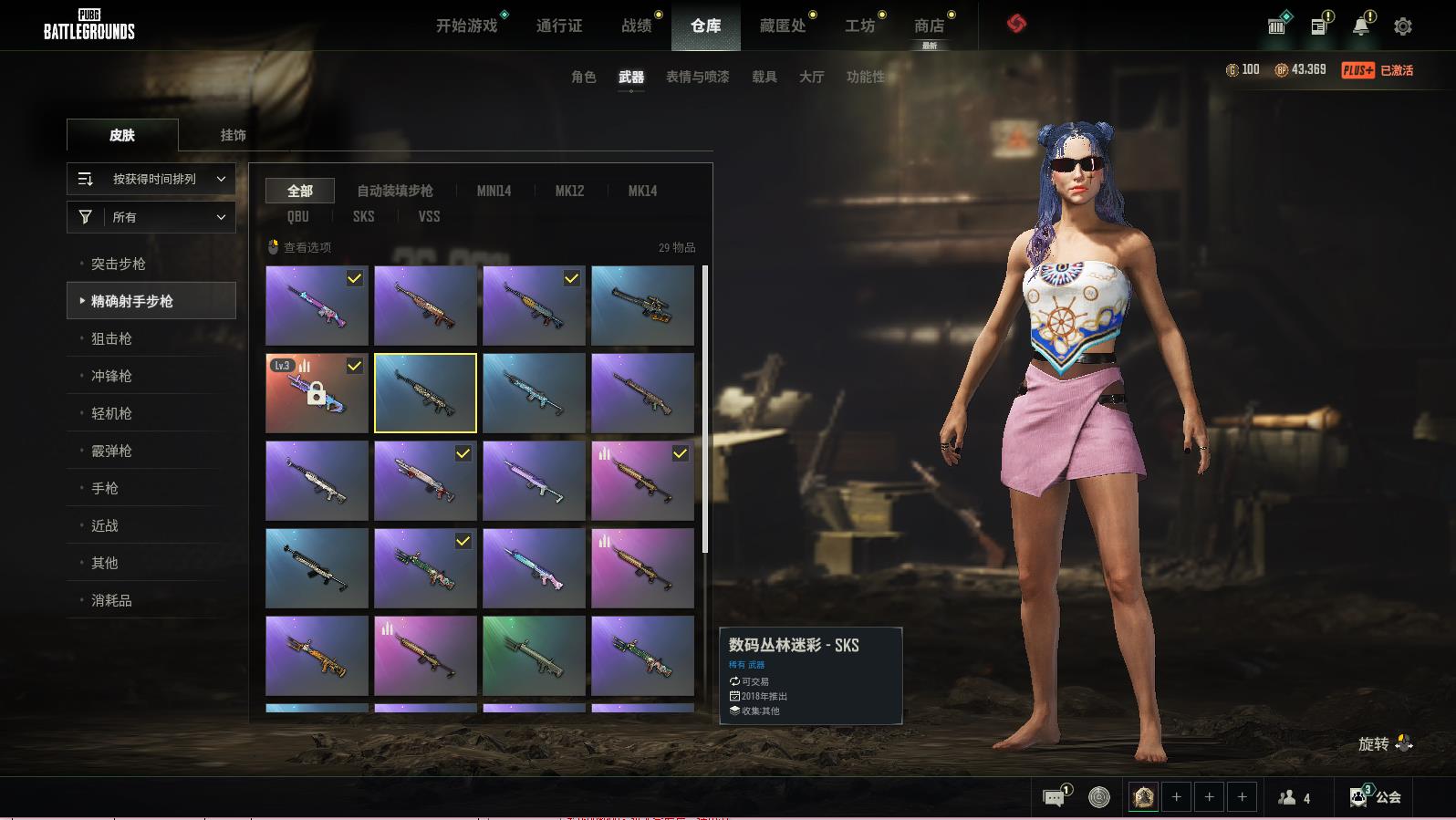Screen dimensions: 1456x820
Task: Open the 开始游戏 (Start Game) menu
Action: coord(466,26)
